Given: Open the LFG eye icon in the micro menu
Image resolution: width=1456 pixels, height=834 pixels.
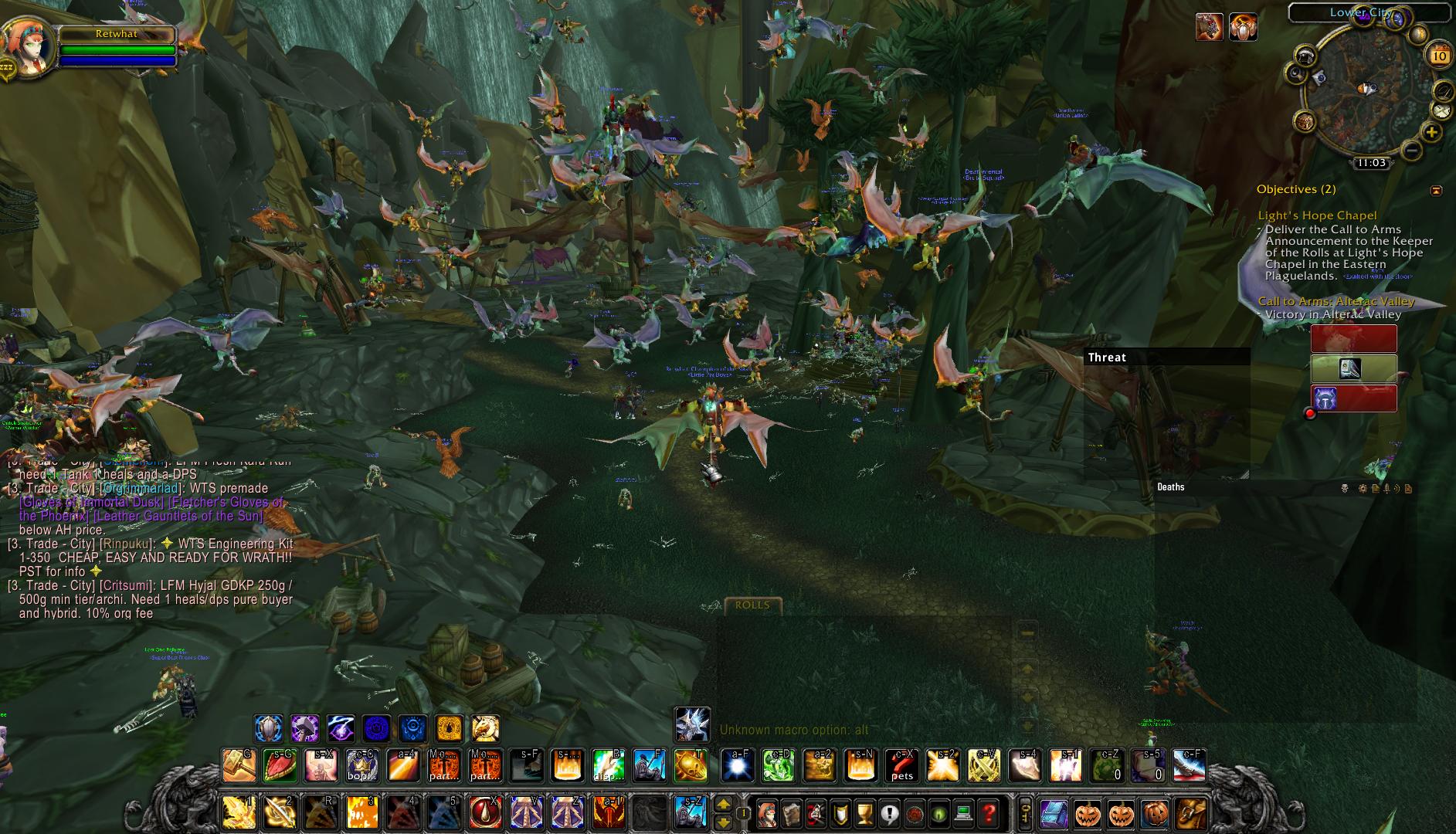Looking at the screenshot, I should (938, 813).
